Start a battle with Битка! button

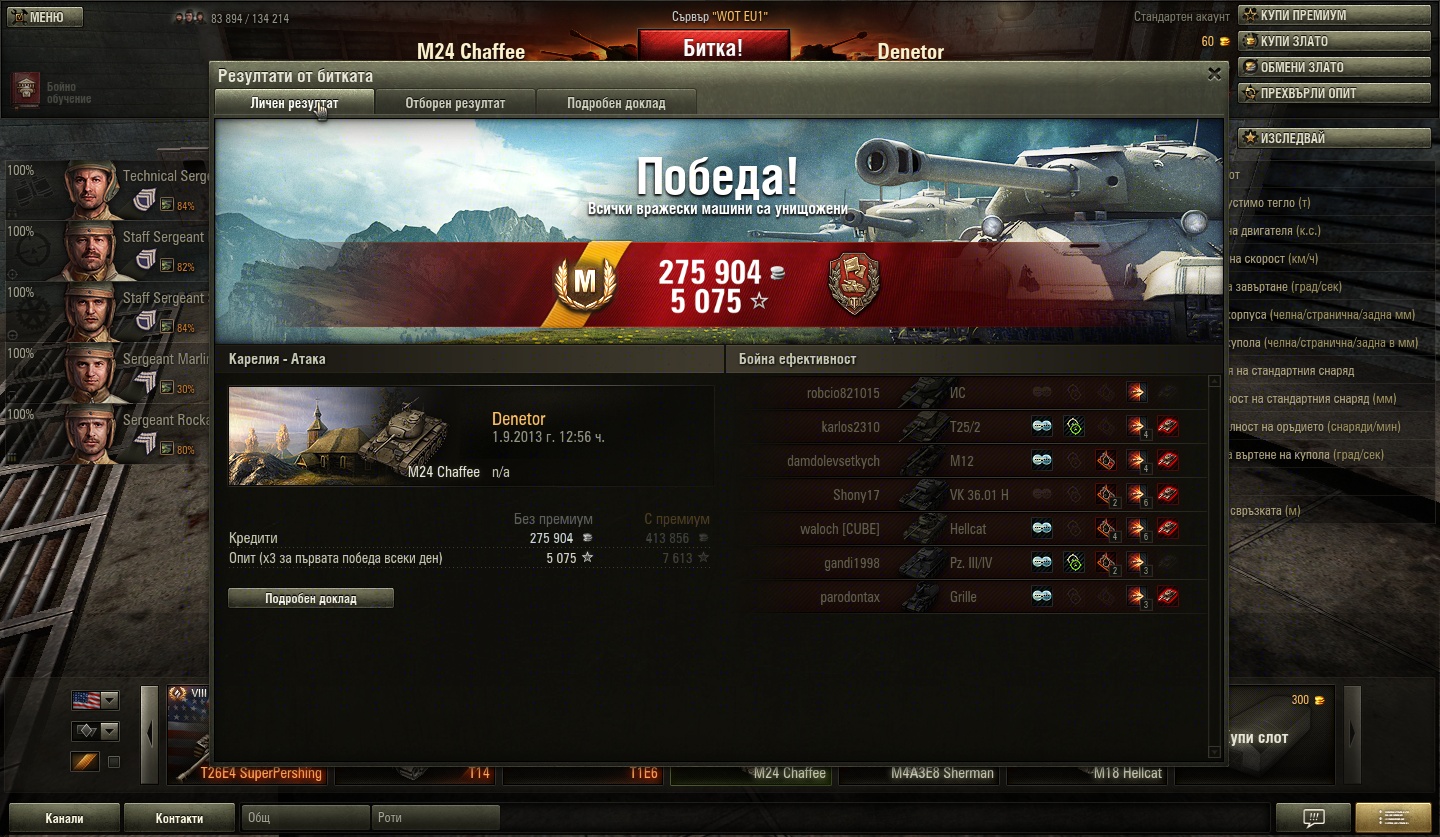click(713, 47)
